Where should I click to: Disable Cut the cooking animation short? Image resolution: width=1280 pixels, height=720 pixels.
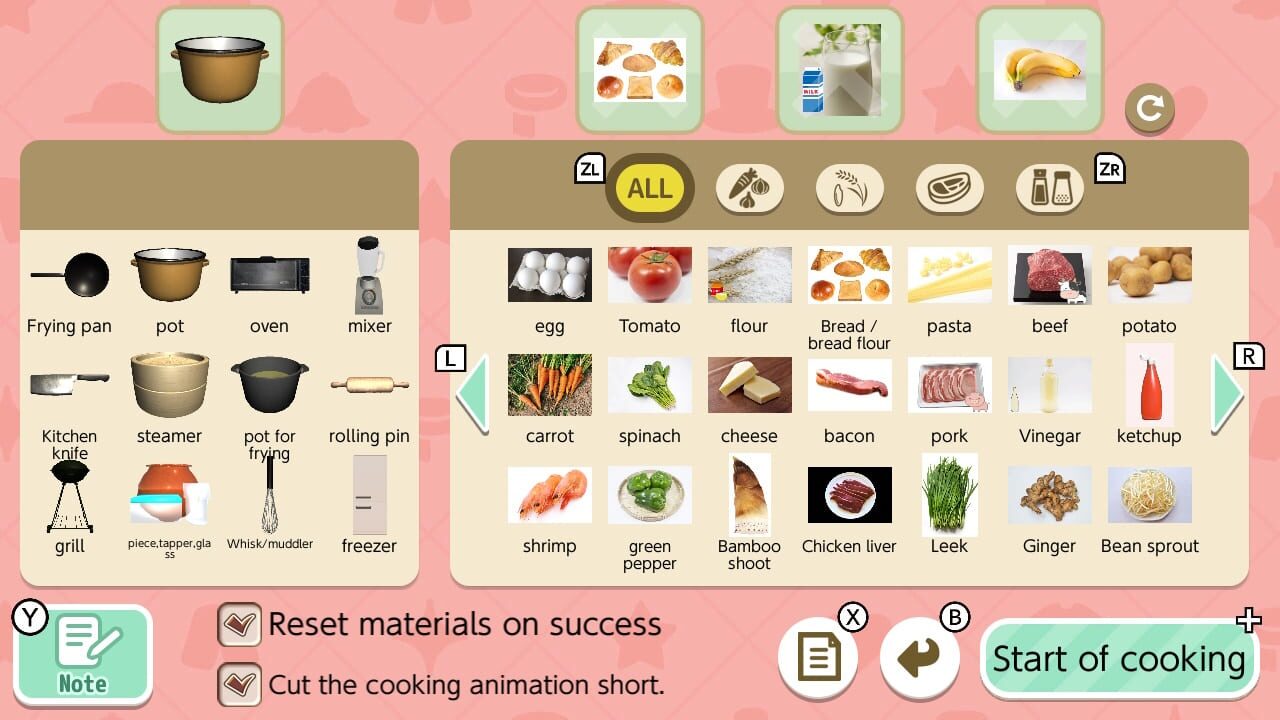(240, 684)
